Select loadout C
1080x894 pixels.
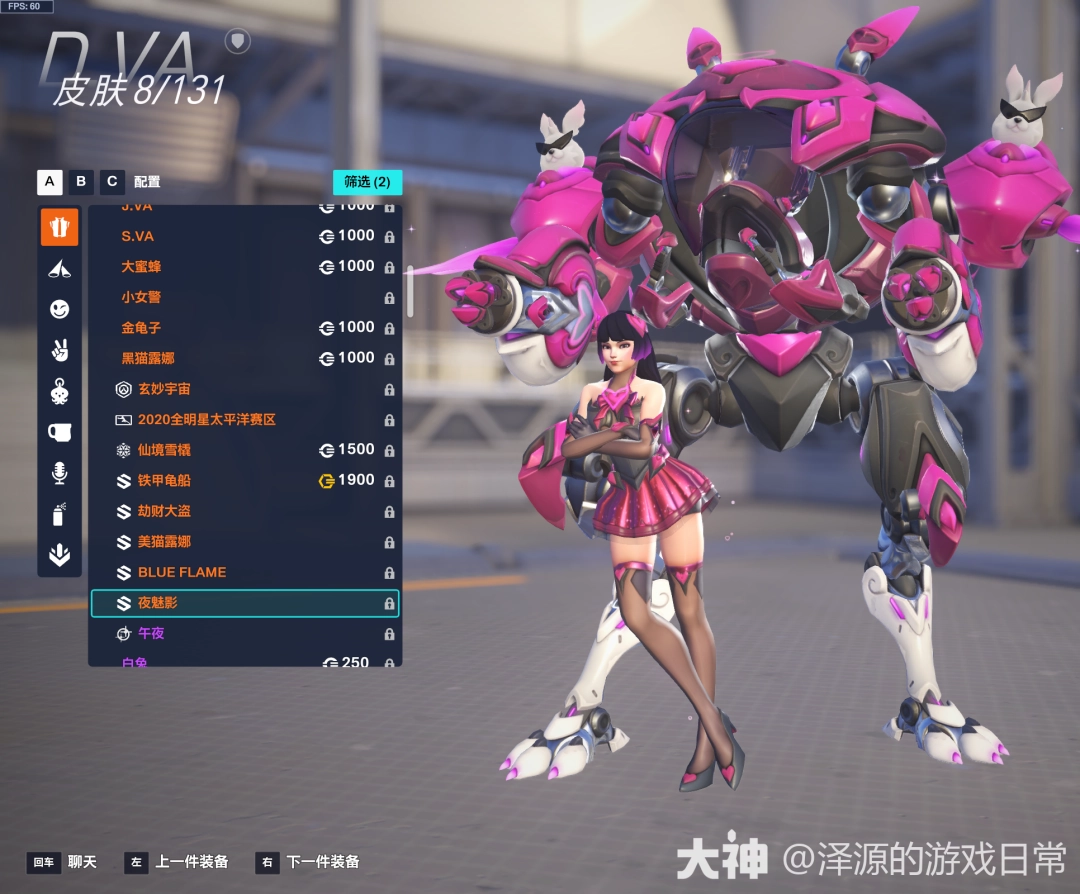112,182
